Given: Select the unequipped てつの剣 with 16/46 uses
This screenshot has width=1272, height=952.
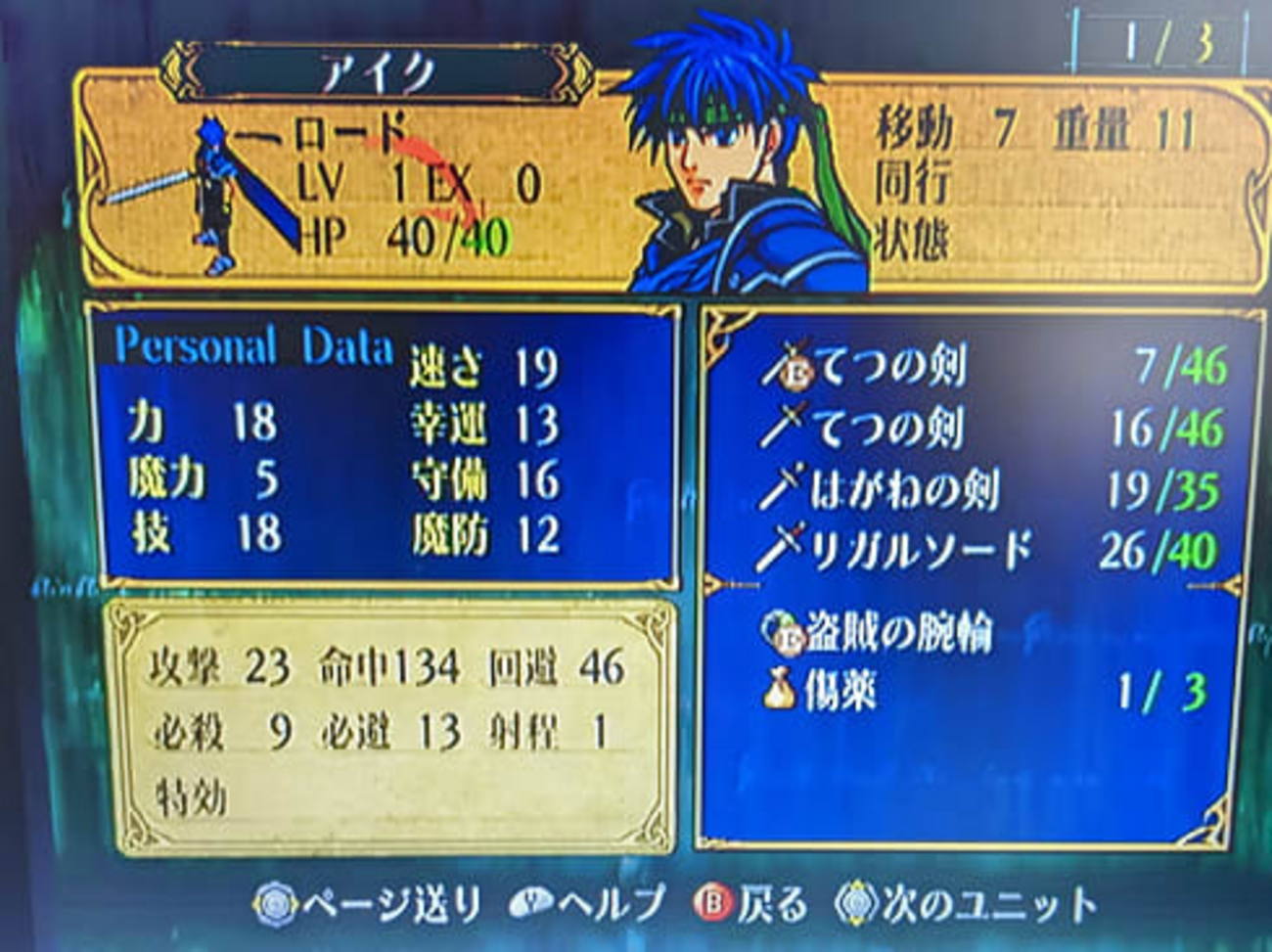Looking at the screenshot, I should 890,429.
